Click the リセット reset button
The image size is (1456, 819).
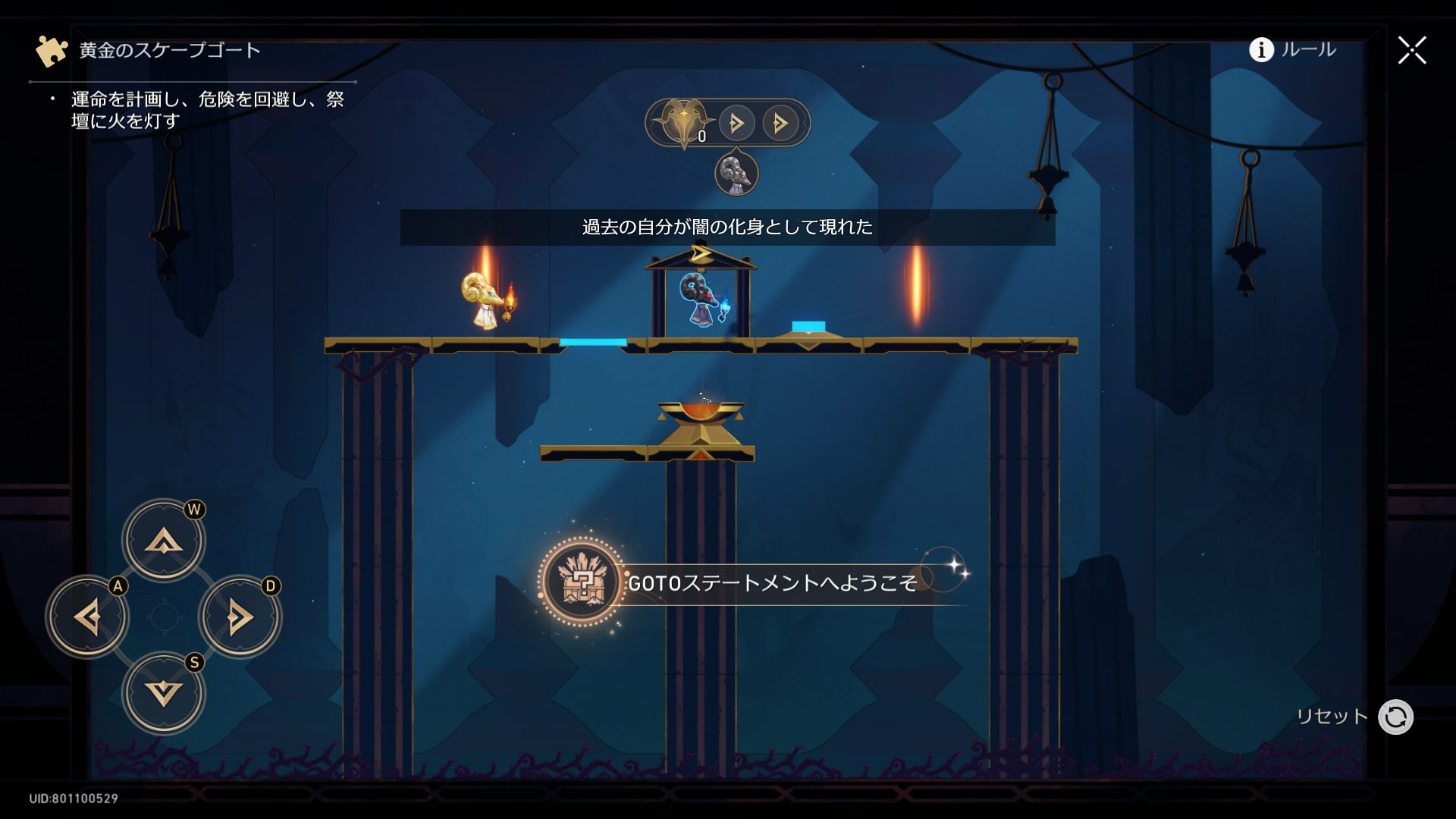tap(1395, 717)
